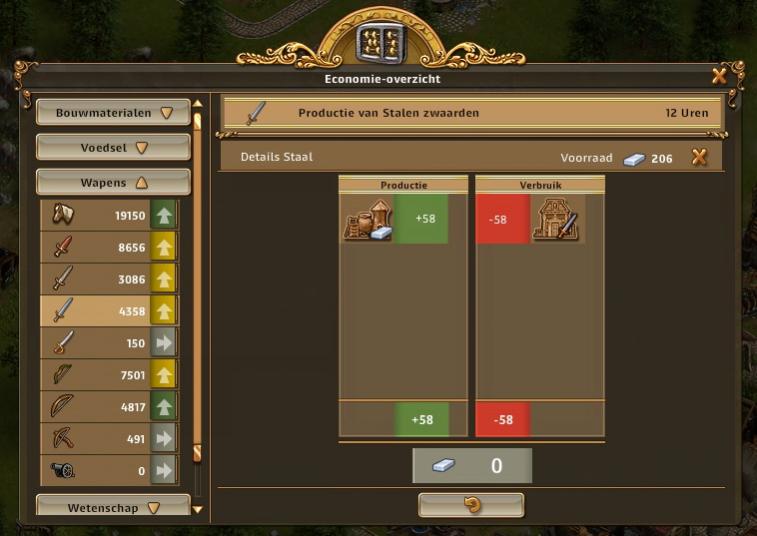The width and height of the screenshot is (757, 536).
Task: Click the steel smelter production building icon
Action: coord(367,219)
